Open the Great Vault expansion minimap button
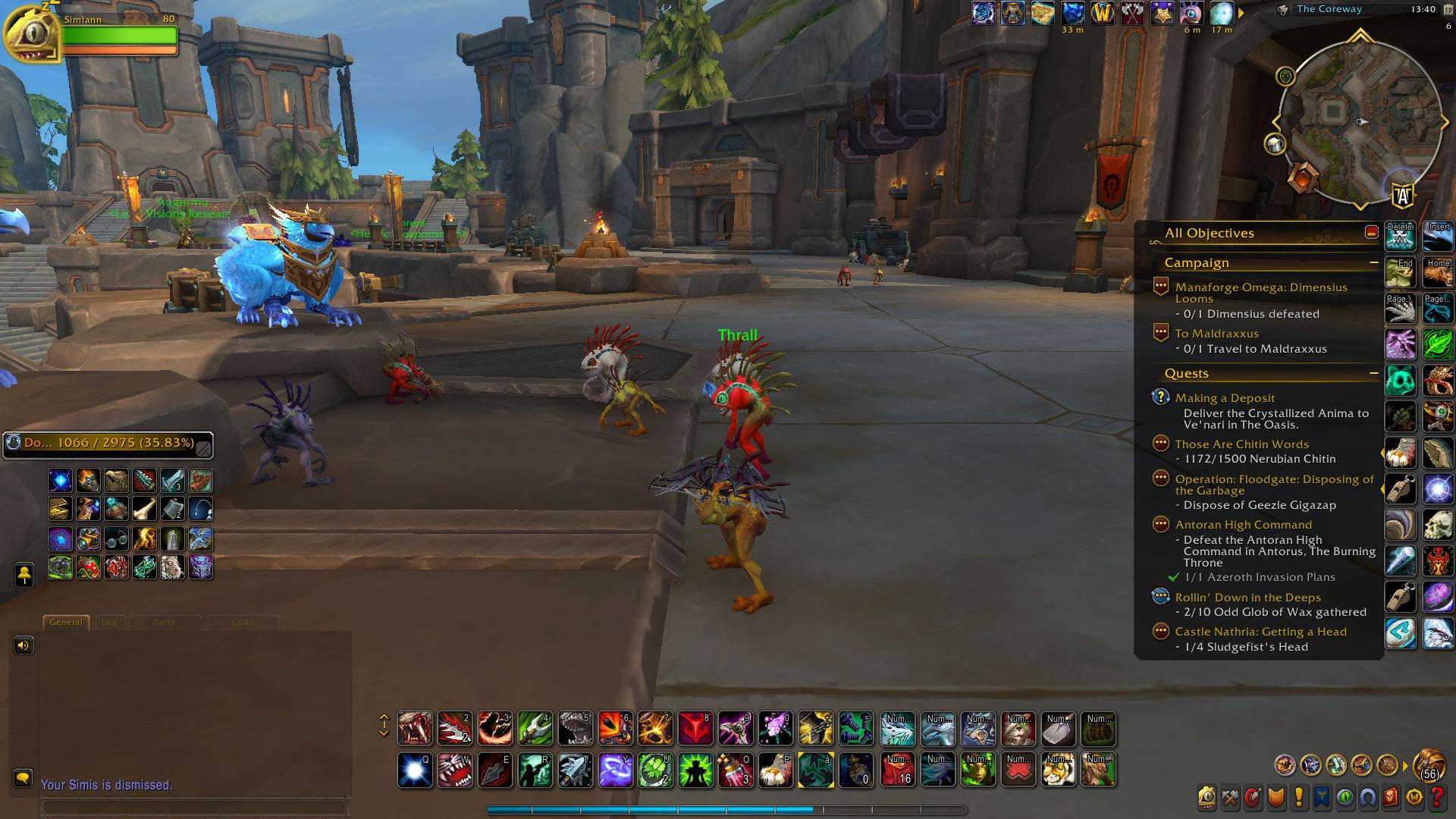 [x=1302, y=176]
